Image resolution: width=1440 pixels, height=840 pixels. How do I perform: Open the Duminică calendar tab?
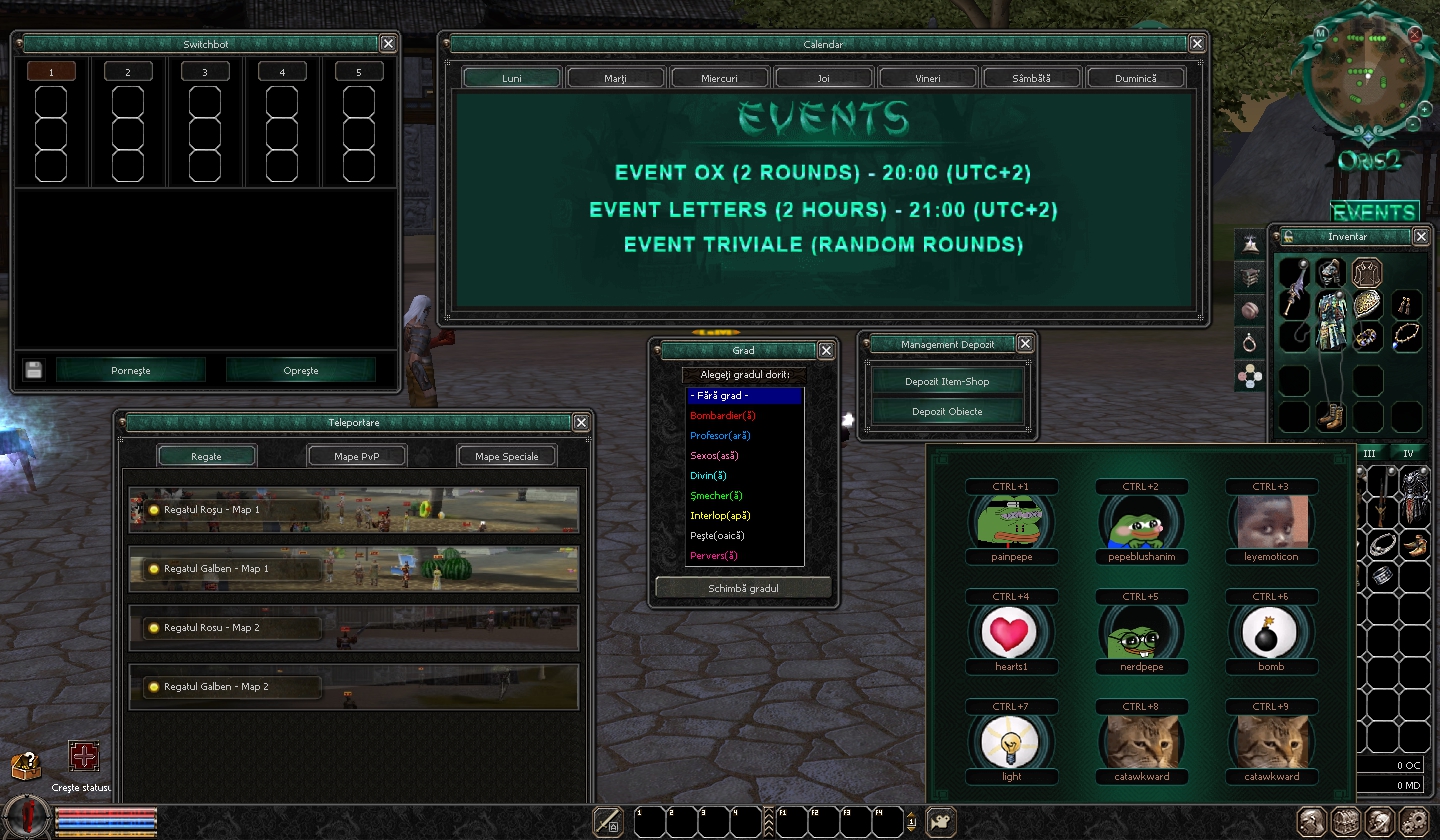click(x=1135, y=78)
